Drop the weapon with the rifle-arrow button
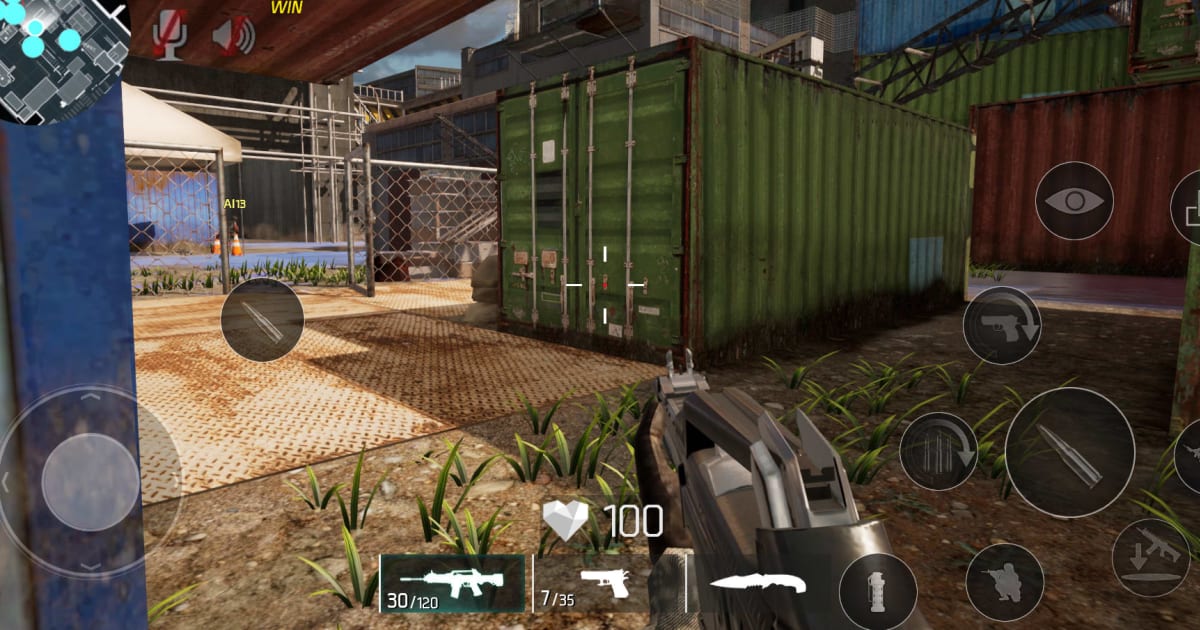This screenshot has height=630, width=1200. pos(1151,558)
